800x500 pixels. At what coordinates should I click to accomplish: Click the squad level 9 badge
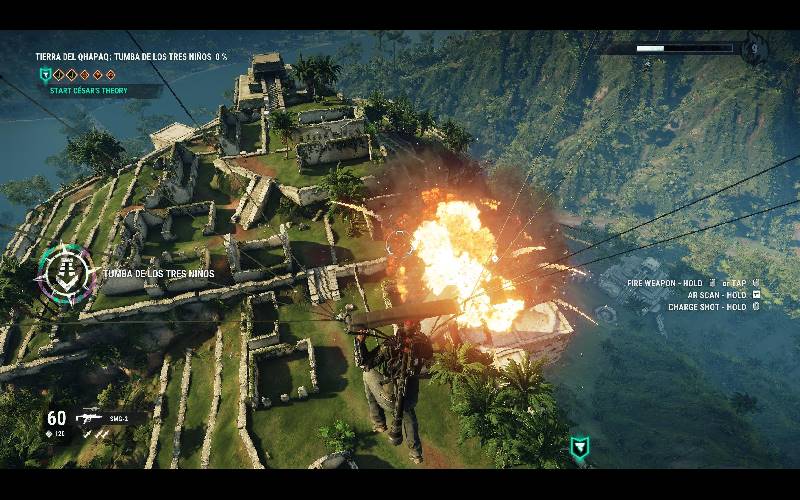(753, 48)
